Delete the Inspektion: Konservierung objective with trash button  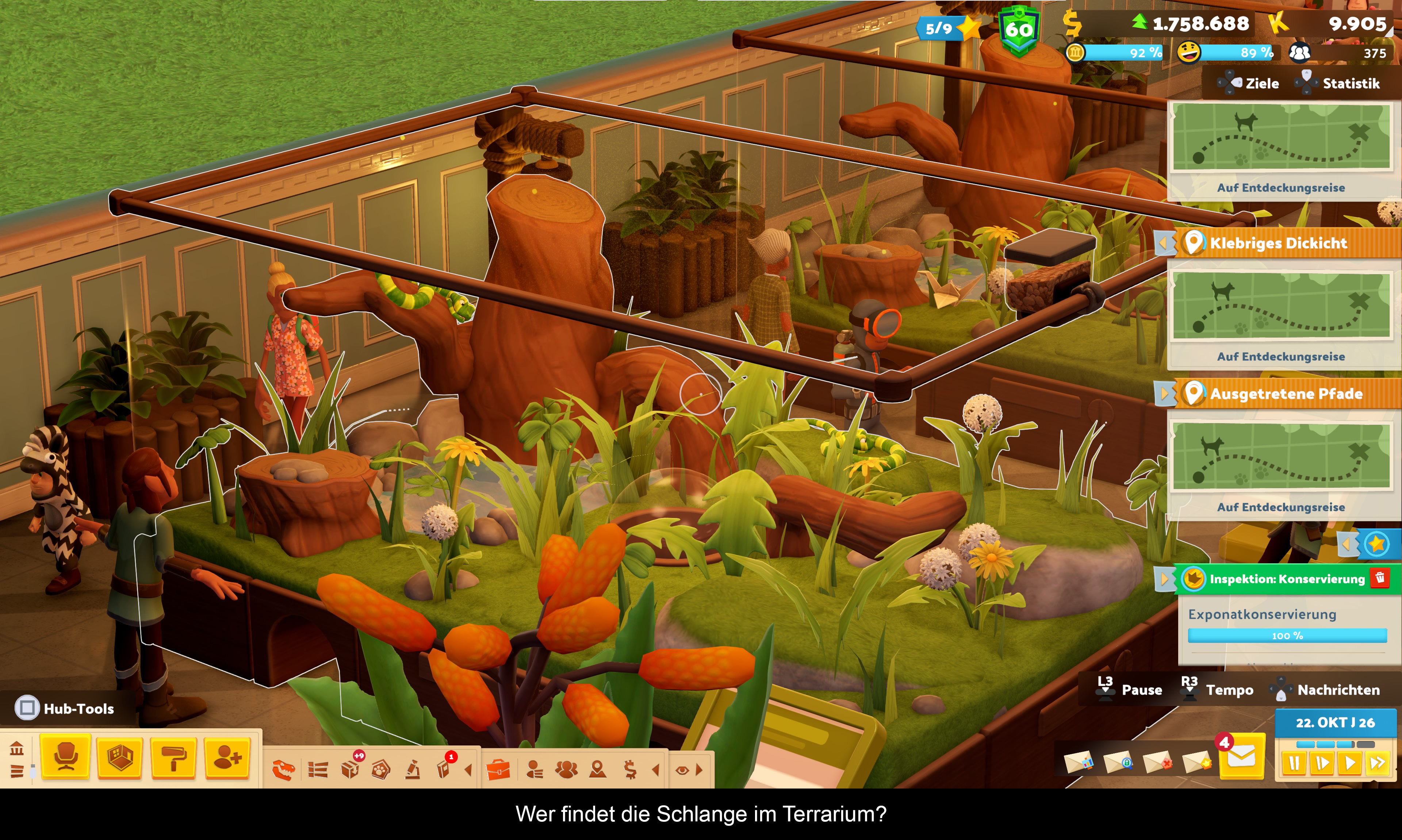[x=1380, y=578]
